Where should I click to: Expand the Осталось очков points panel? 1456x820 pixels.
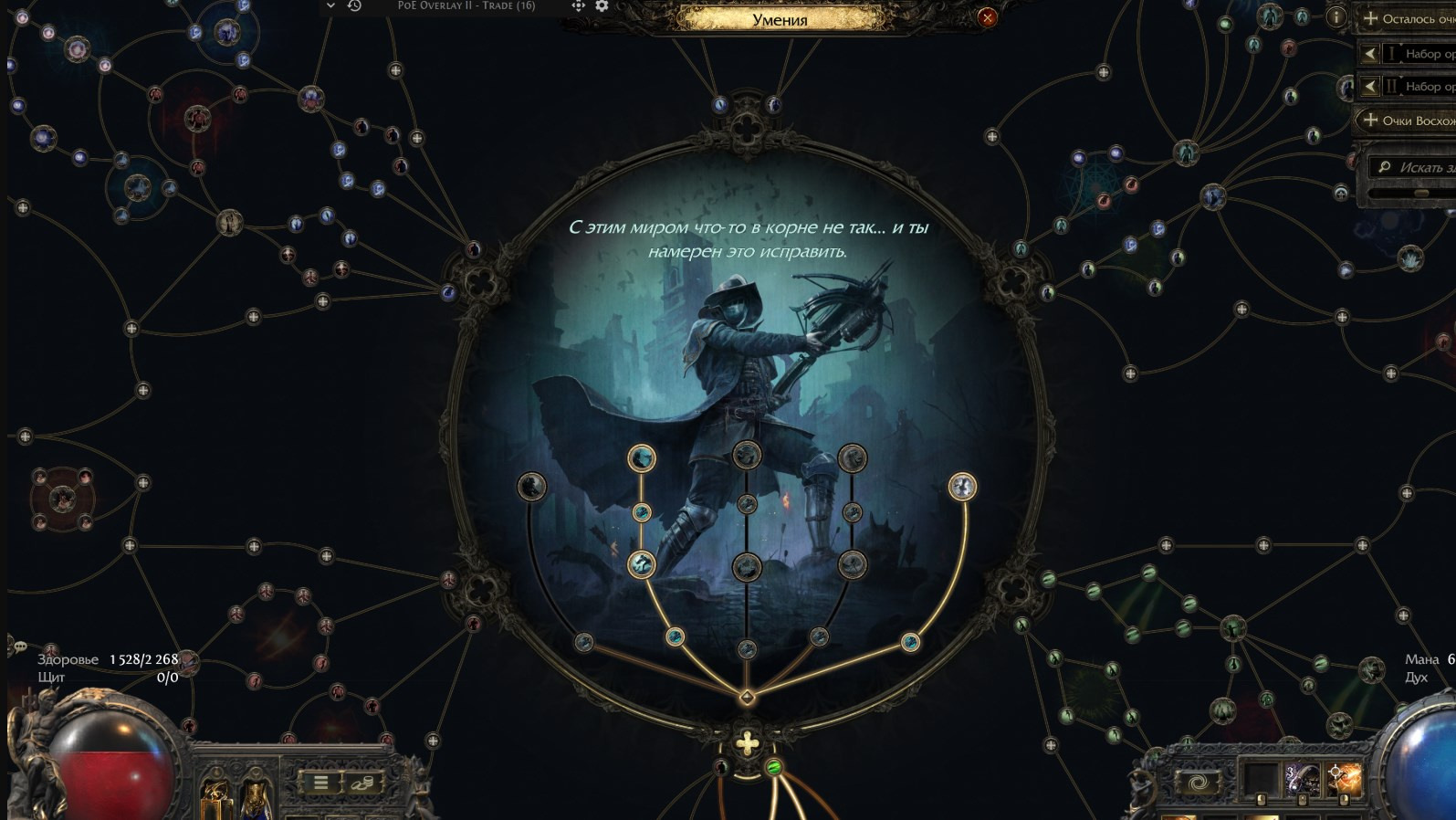click(1406, 18)
